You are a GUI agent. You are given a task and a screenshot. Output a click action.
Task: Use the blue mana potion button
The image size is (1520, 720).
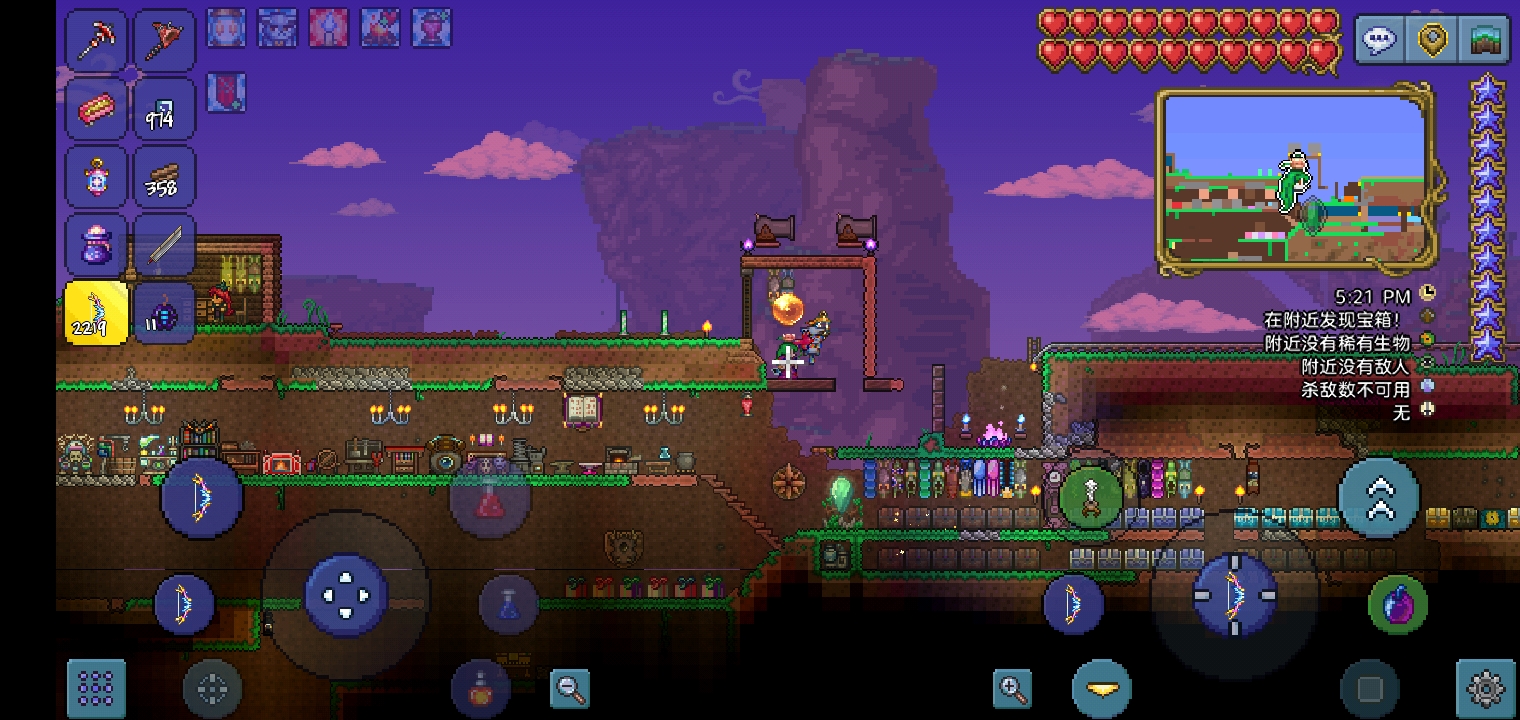tap(508, 604)
